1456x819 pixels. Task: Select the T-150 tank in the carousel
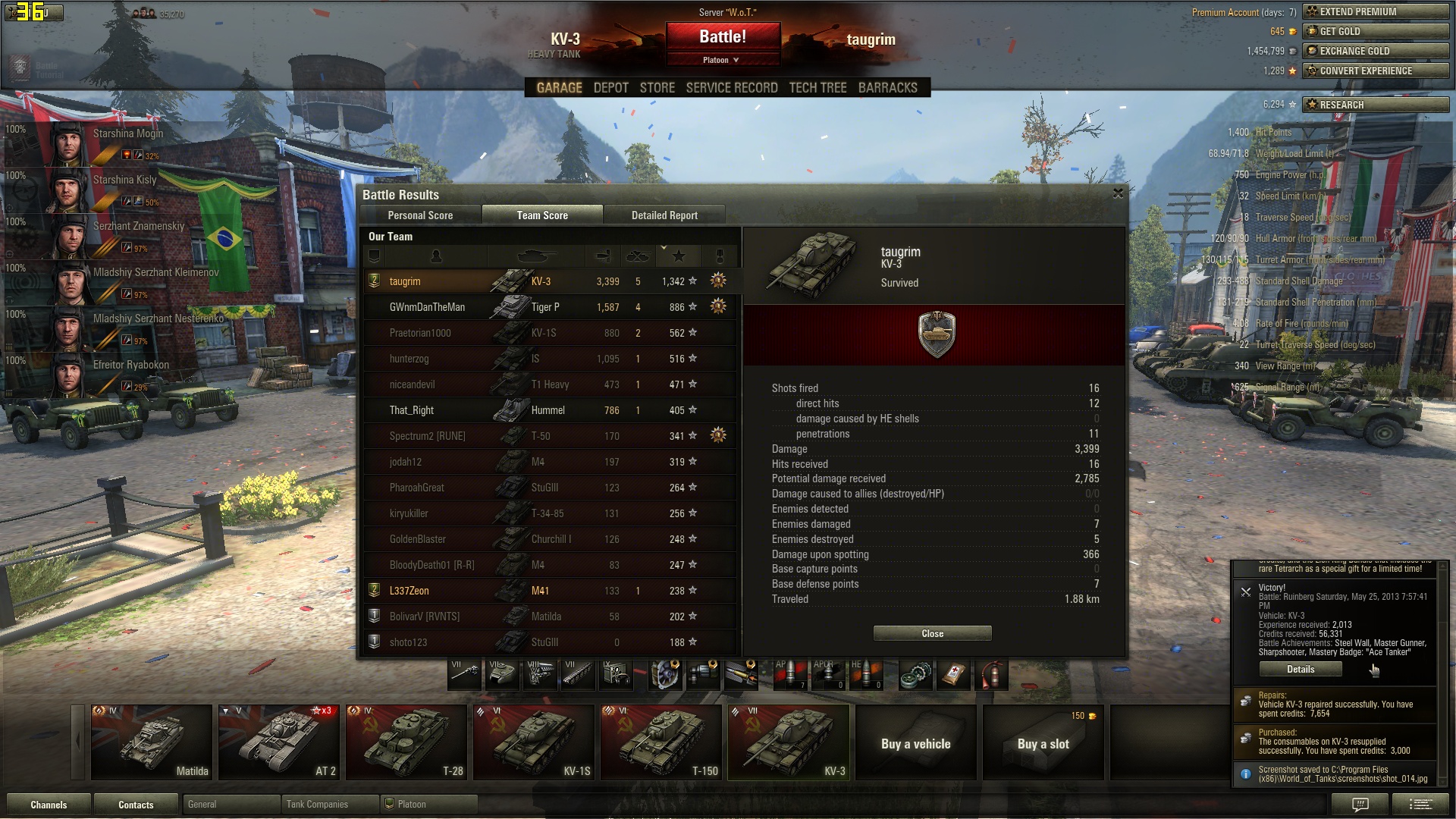pyautogui.click(x=661, y=742)
